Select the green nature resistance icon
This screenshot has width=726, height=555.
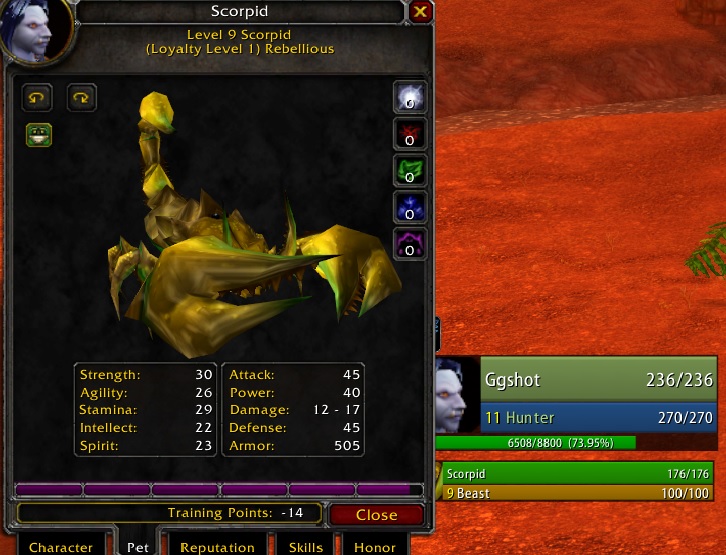click(410, 171)
